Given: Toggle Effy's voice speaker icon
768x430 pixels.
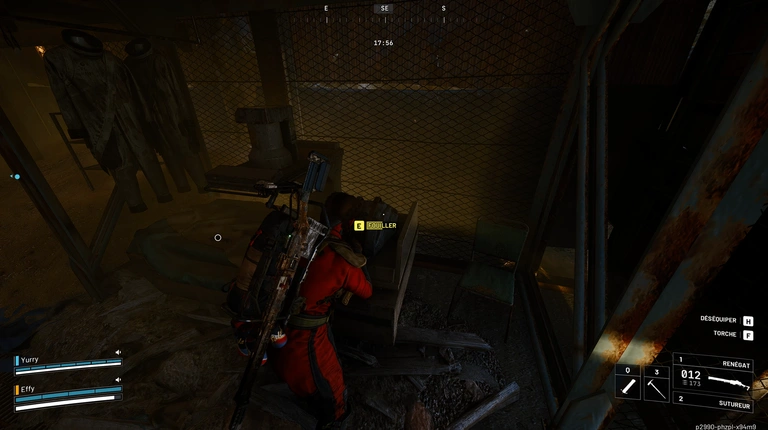Looking at the screenshot, I should click(x=118, y=380).
